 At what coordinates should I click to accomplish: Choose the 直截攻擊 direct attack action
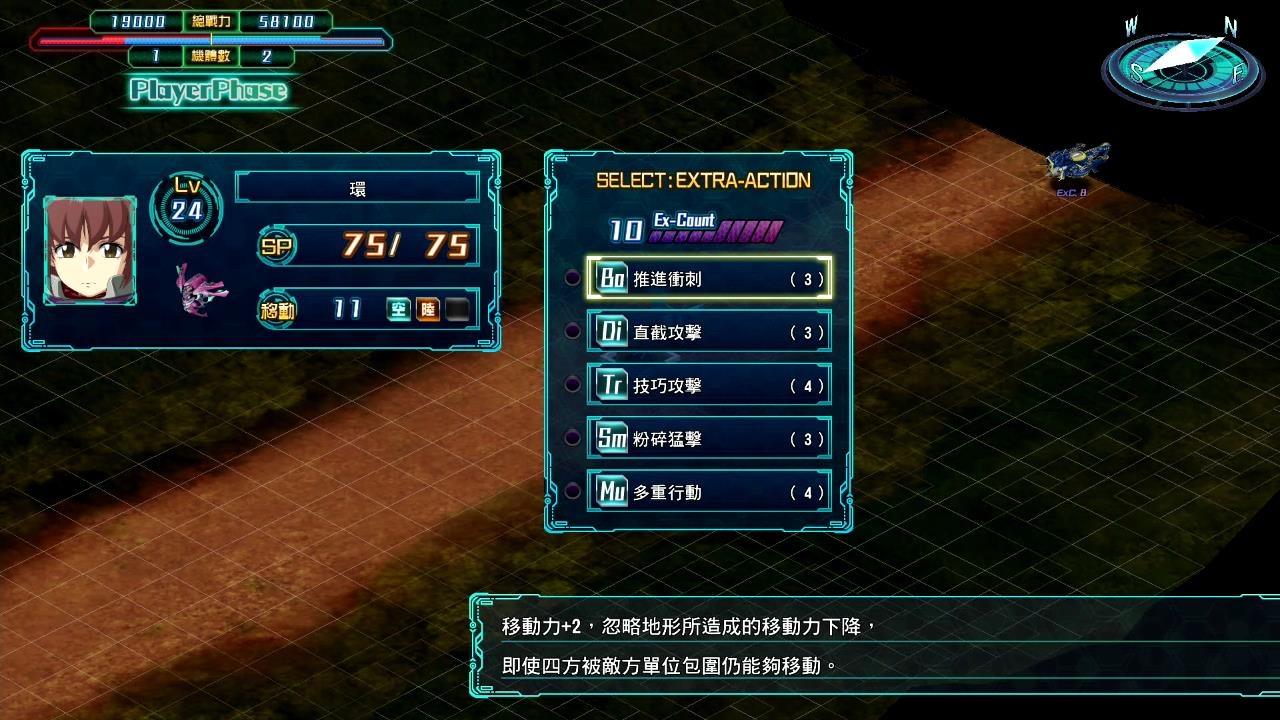click(x=709, y=332)
